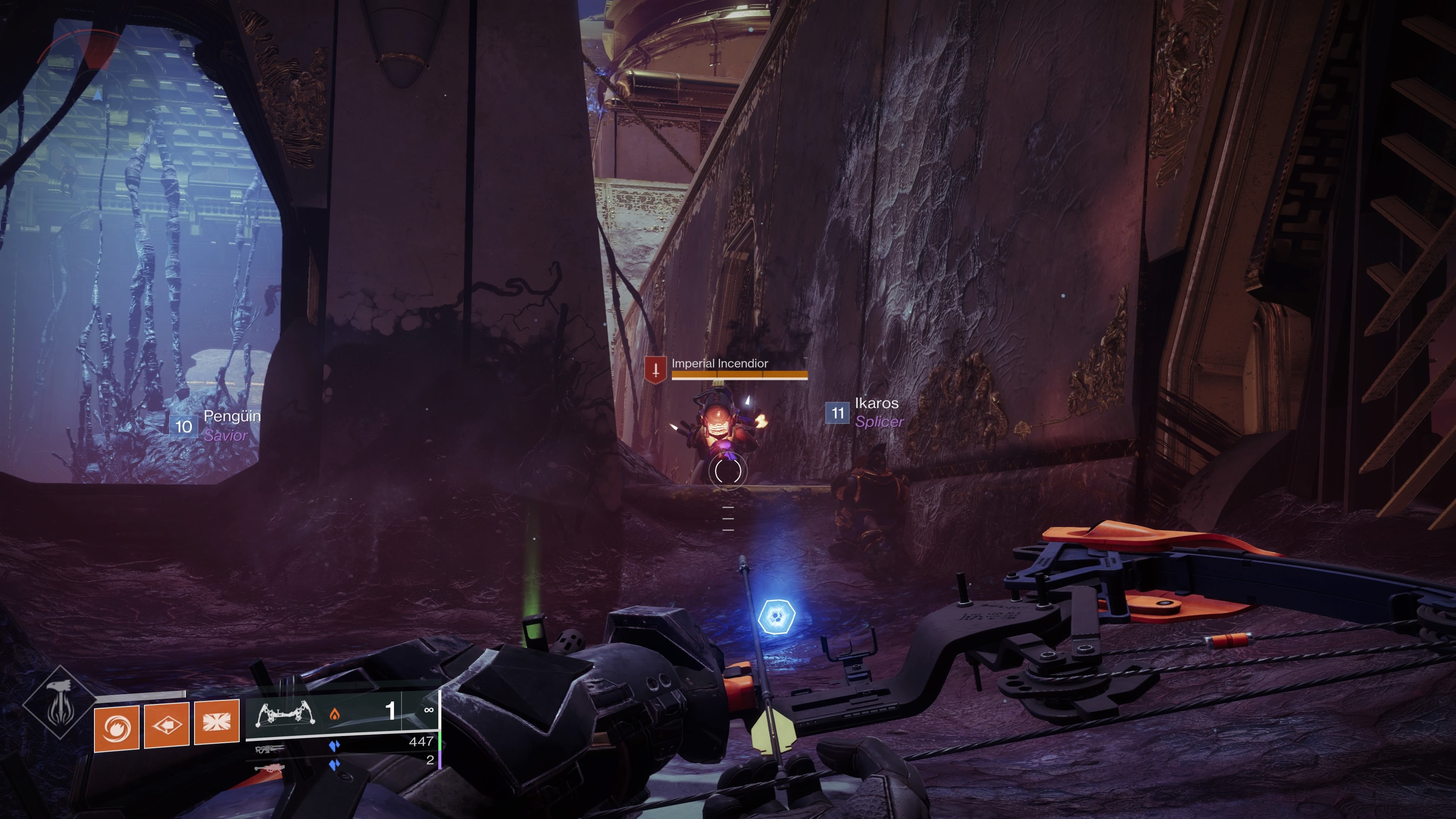Trigger the diamond-shaped melee ability icon
1456x819 pixels.
click(x=166, y=725)
